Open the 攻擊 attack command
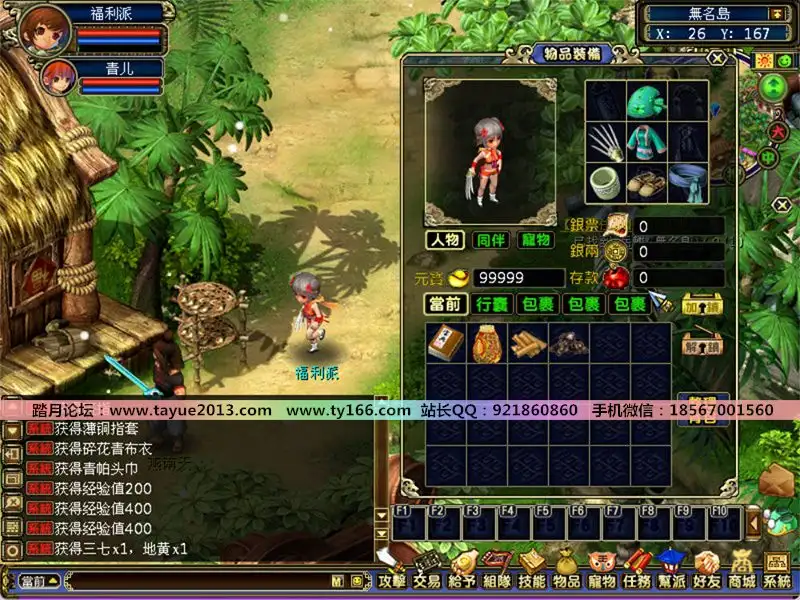This screenshot has height=600, width=800. pos(392,578)
